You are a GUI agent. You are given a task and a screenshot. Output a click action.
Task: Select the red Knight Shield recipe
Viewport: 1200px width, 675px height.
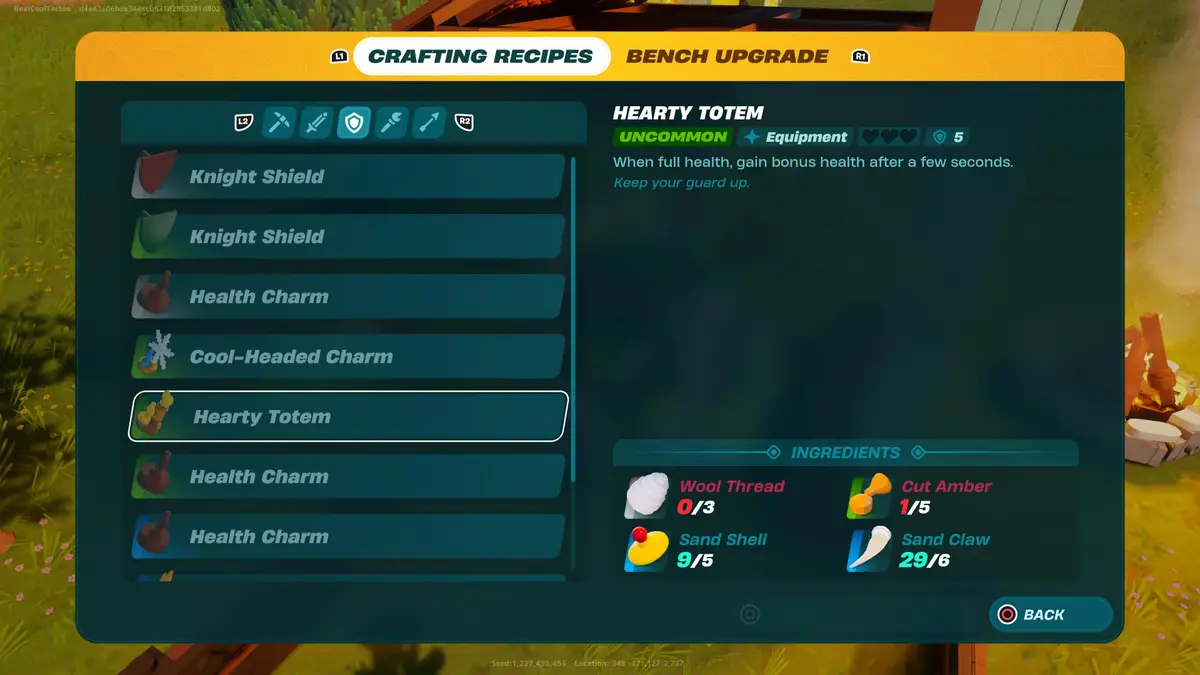(x=348, y=177)
